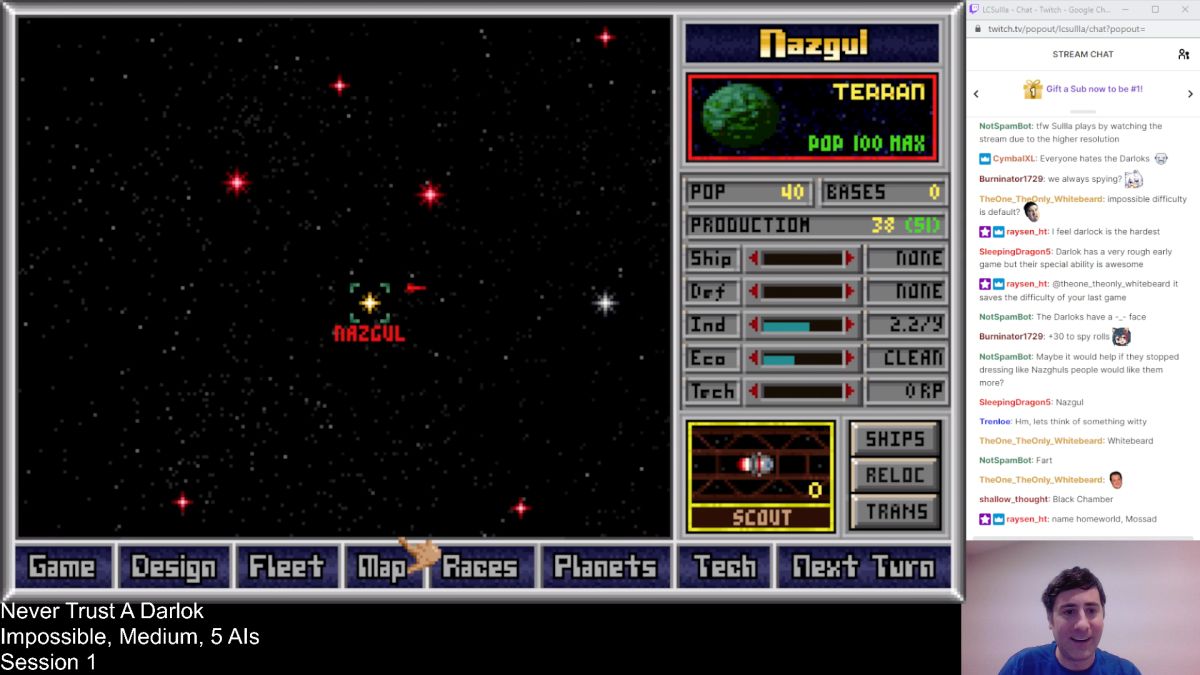Open the Planets list

coord(605,567)
